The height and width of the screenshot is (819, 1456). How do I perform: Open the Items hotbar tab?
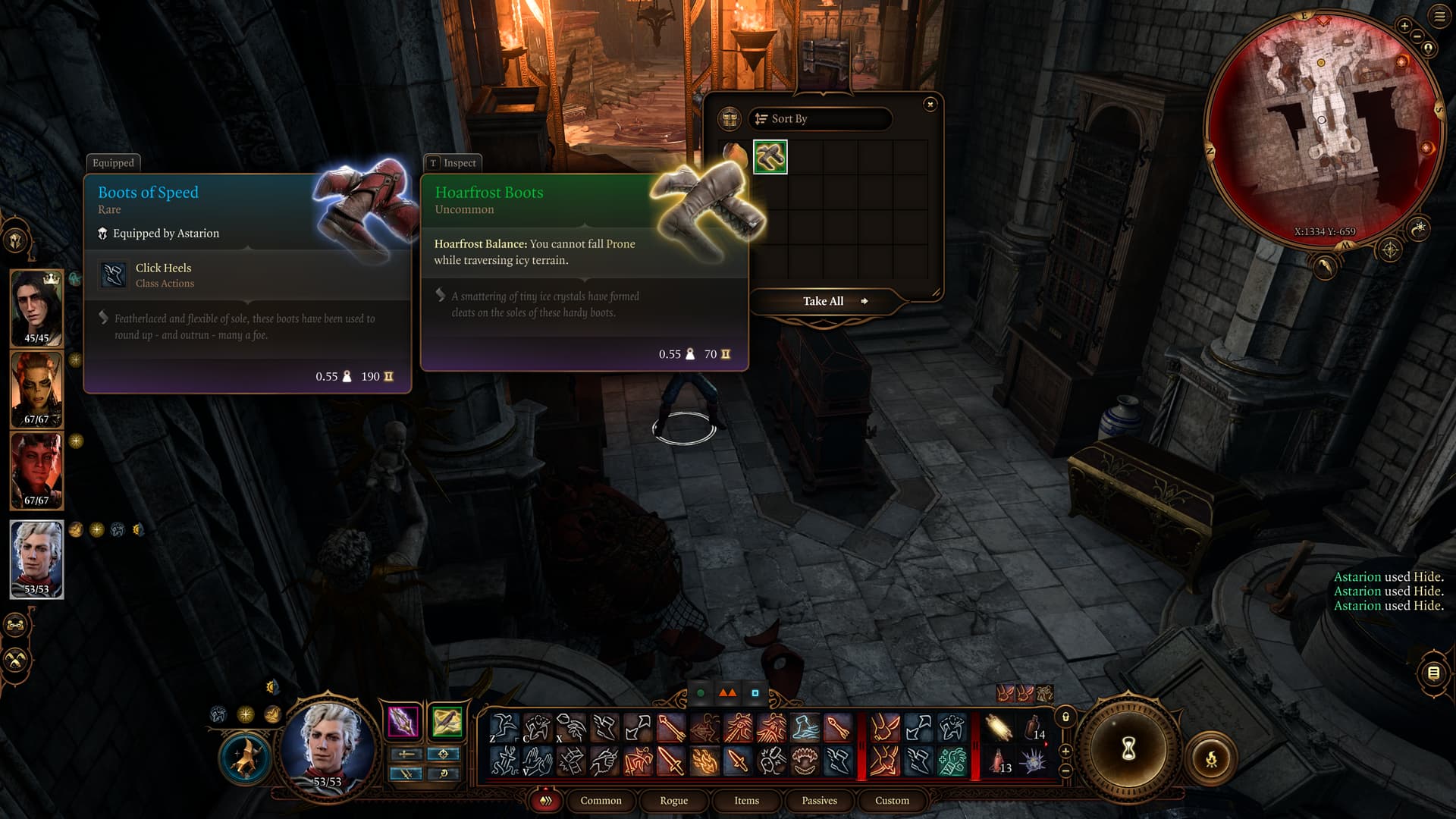(x=746, y=801)
